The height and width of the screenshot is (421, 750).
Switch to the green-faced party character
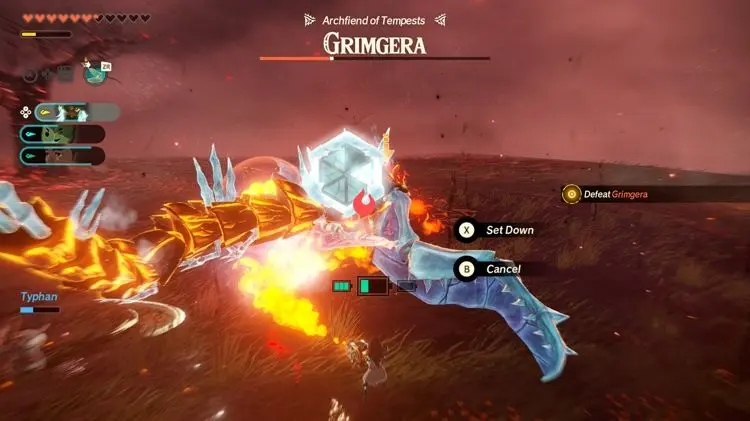62,134
